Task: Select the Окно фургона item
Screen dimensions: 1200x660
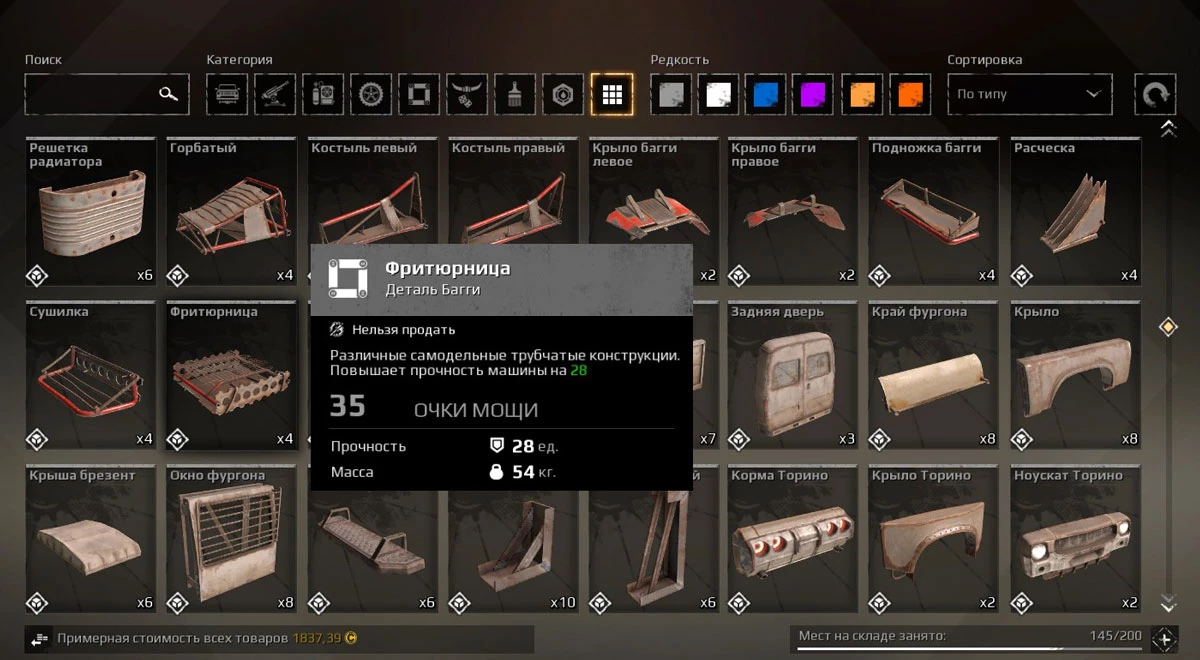Action: pos(231,540)
